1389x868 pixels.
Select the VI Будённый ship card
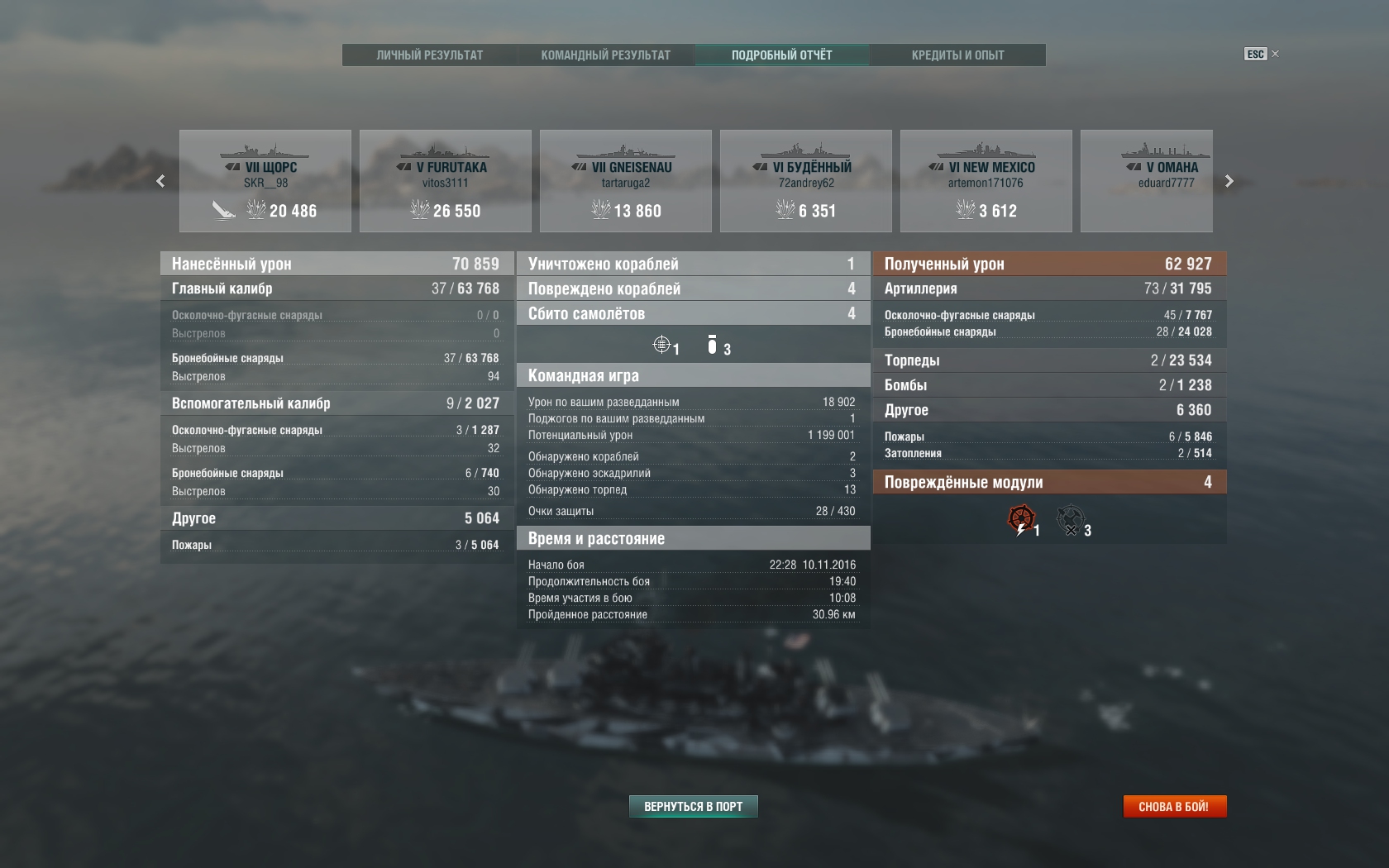pyautogui.click(x=806, y=181)
